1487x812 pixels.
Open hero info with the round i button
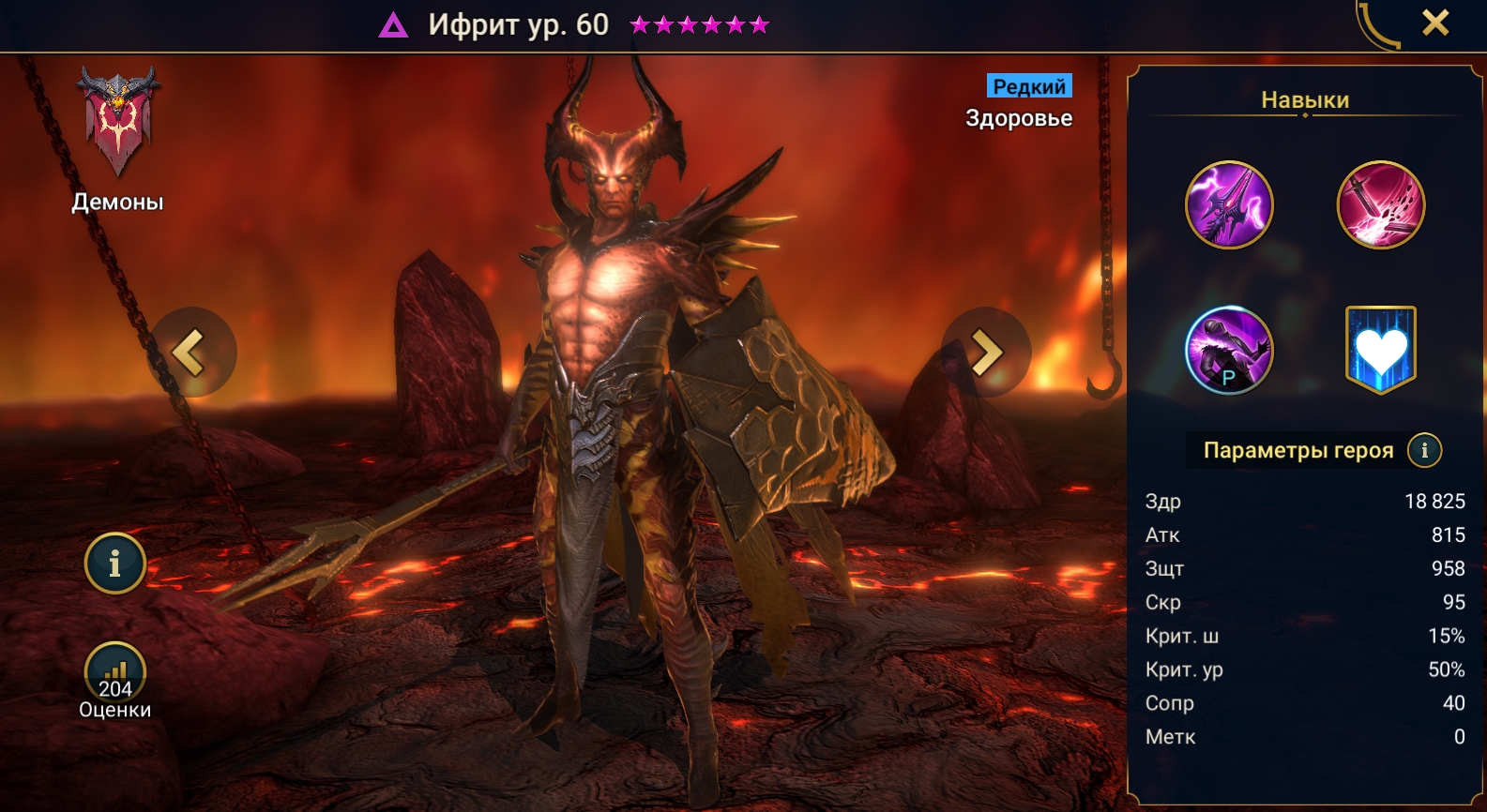[x=114, y=564]
